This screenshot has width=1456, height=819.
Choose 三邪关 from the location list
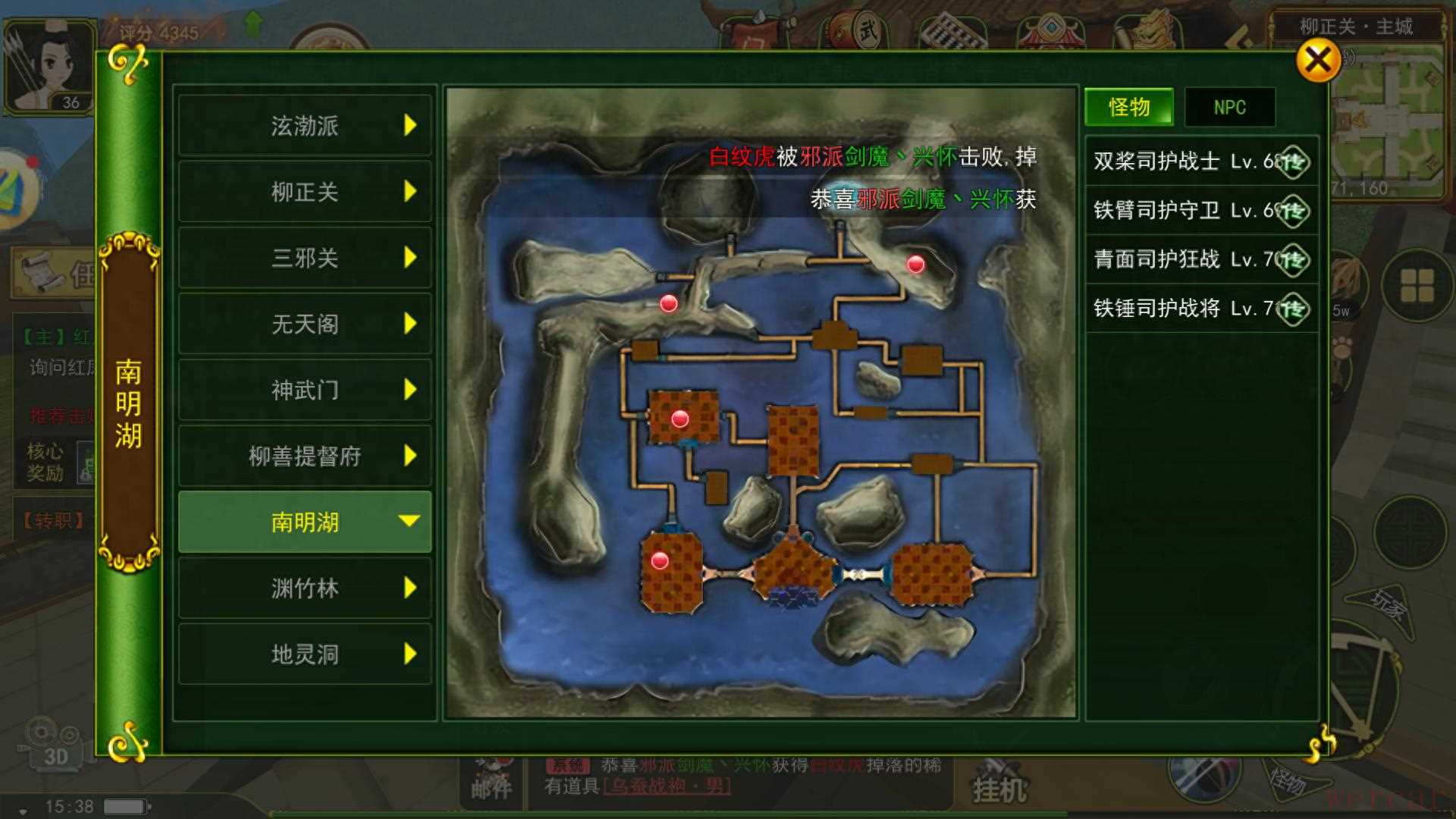[305, 258]
